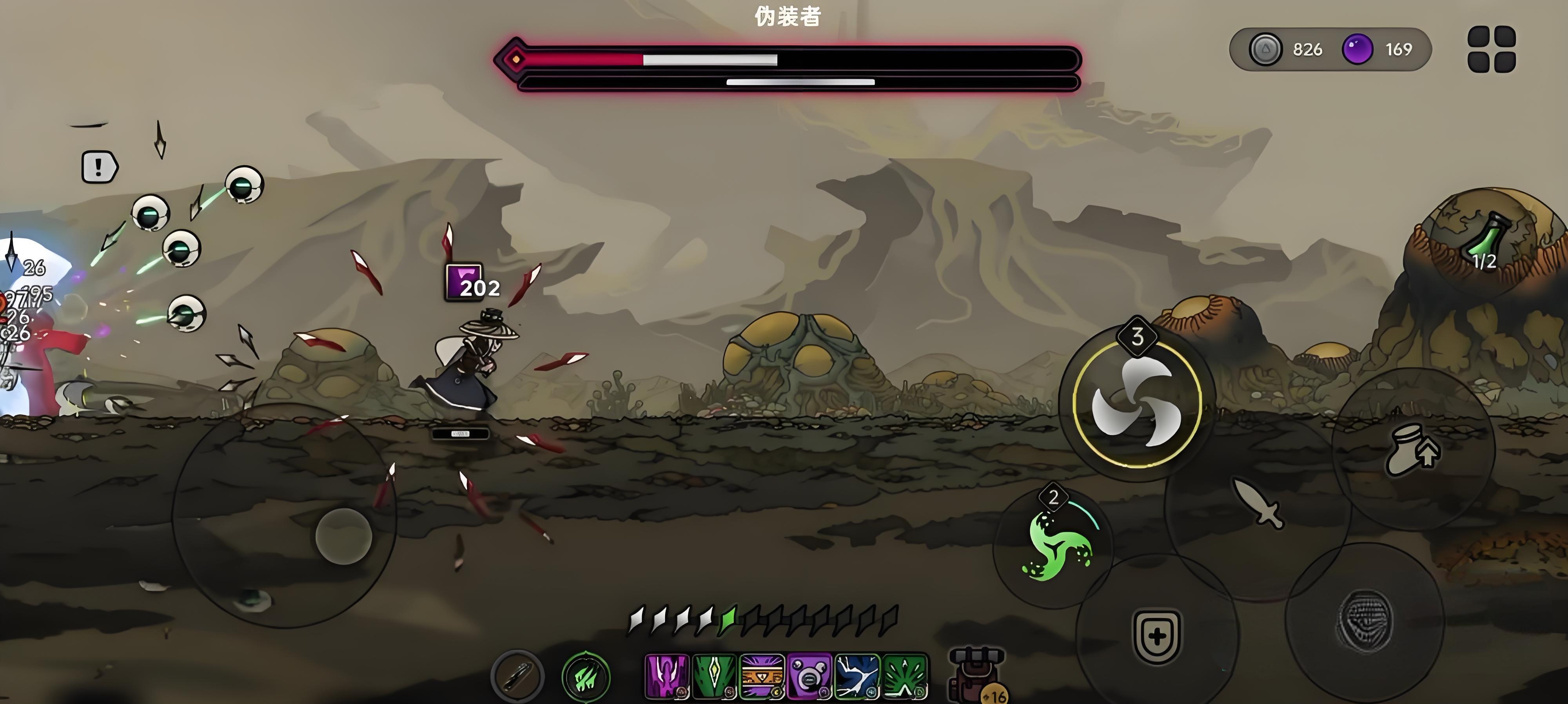
Task: Tap the silver coin currency icon
Action: pos(1265,49)
